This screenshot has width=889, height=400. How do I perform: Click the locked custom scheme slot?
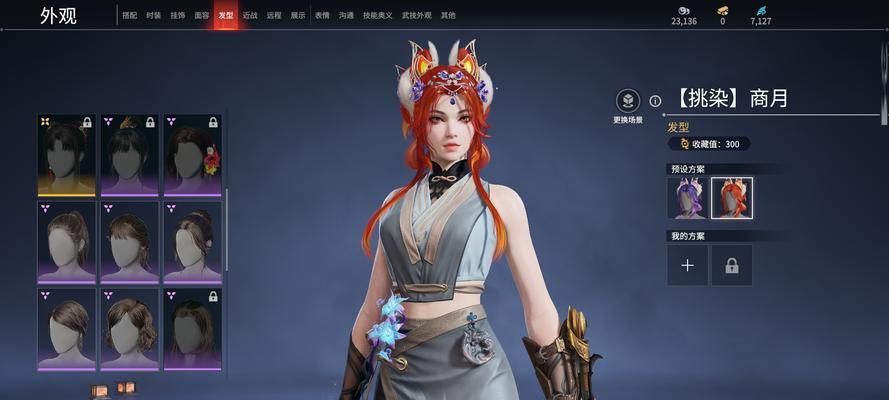(732, 265)
